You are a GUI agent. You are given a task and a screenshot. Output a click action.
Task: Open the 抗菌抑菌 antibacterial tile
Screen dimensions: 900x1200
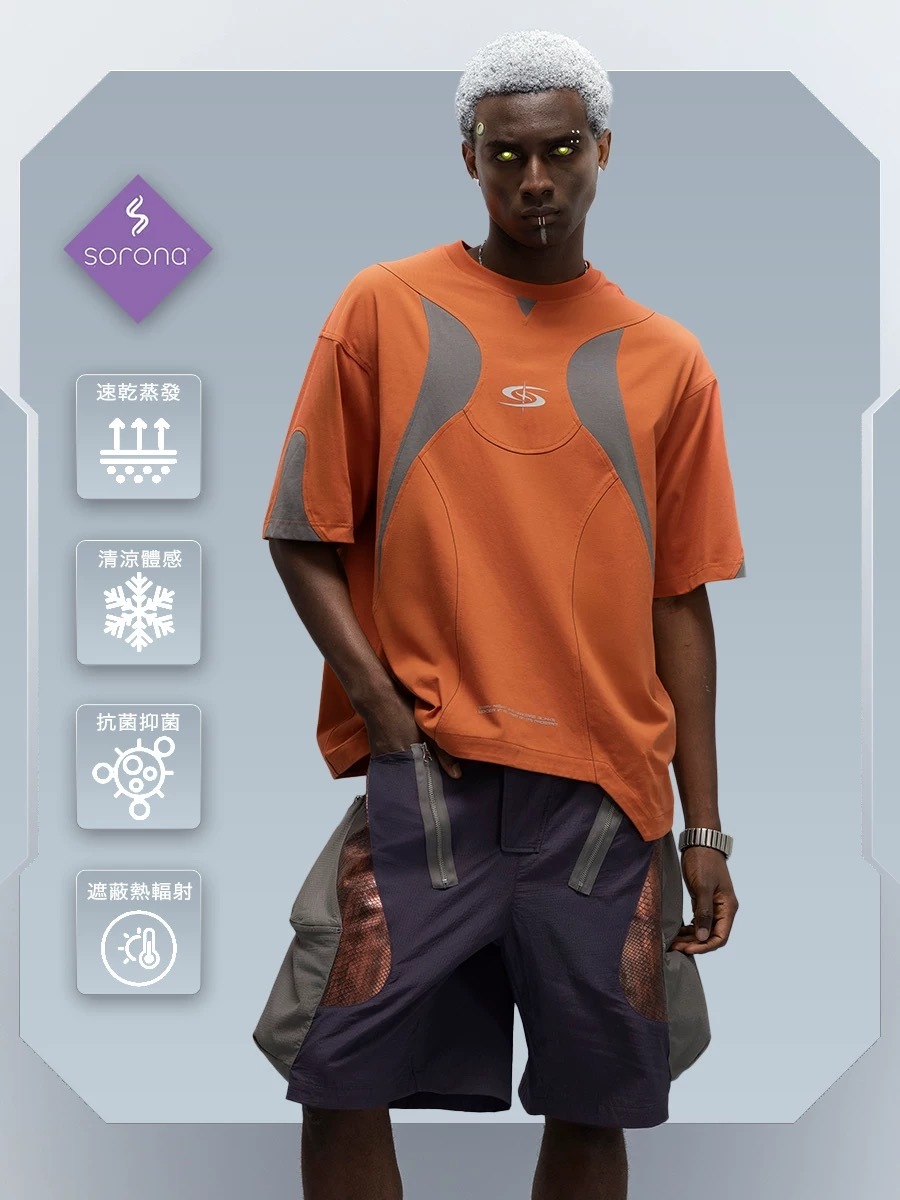tap(138, 767)
